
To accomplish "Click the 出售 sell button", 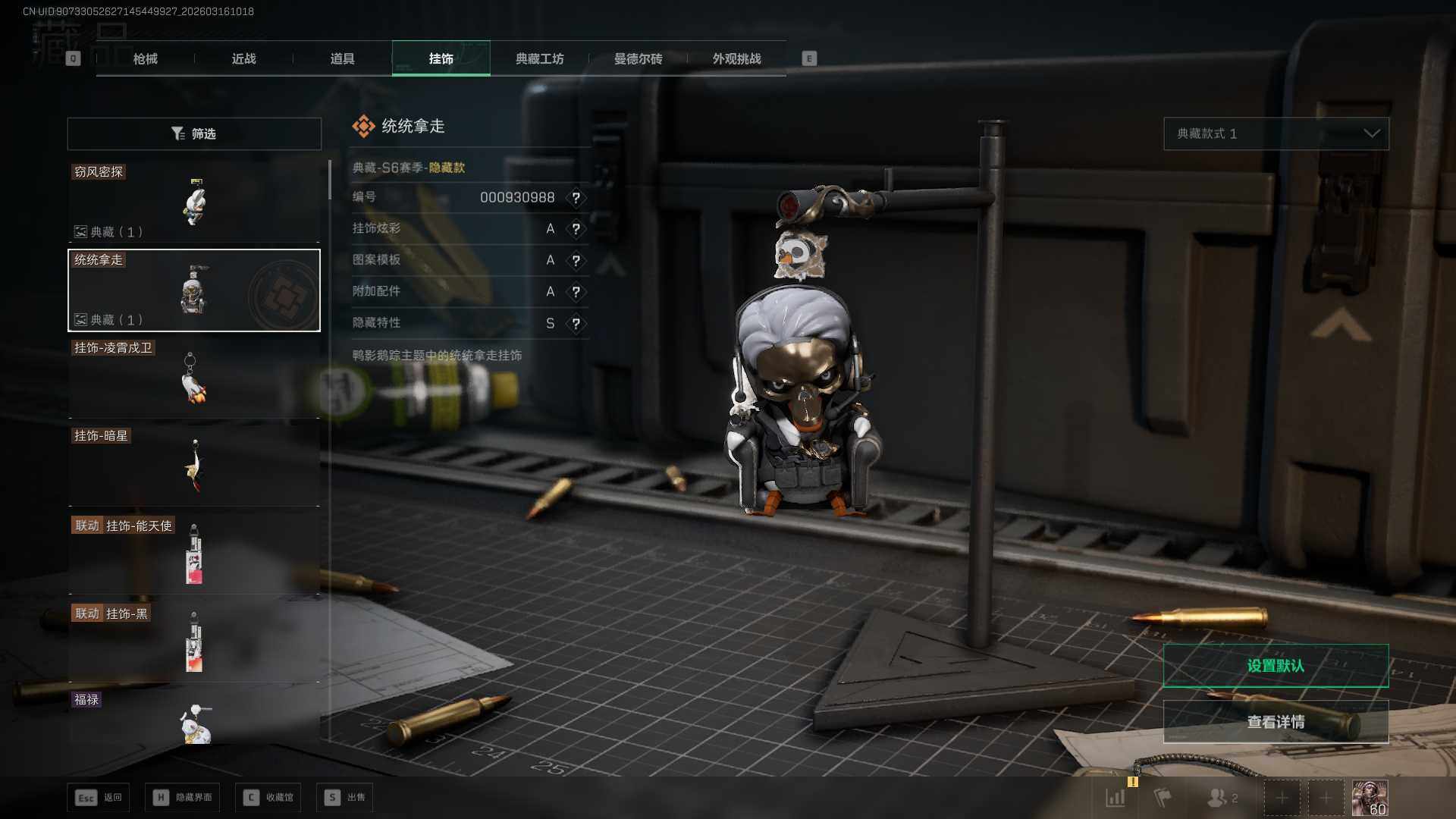I will coord(346,797).
